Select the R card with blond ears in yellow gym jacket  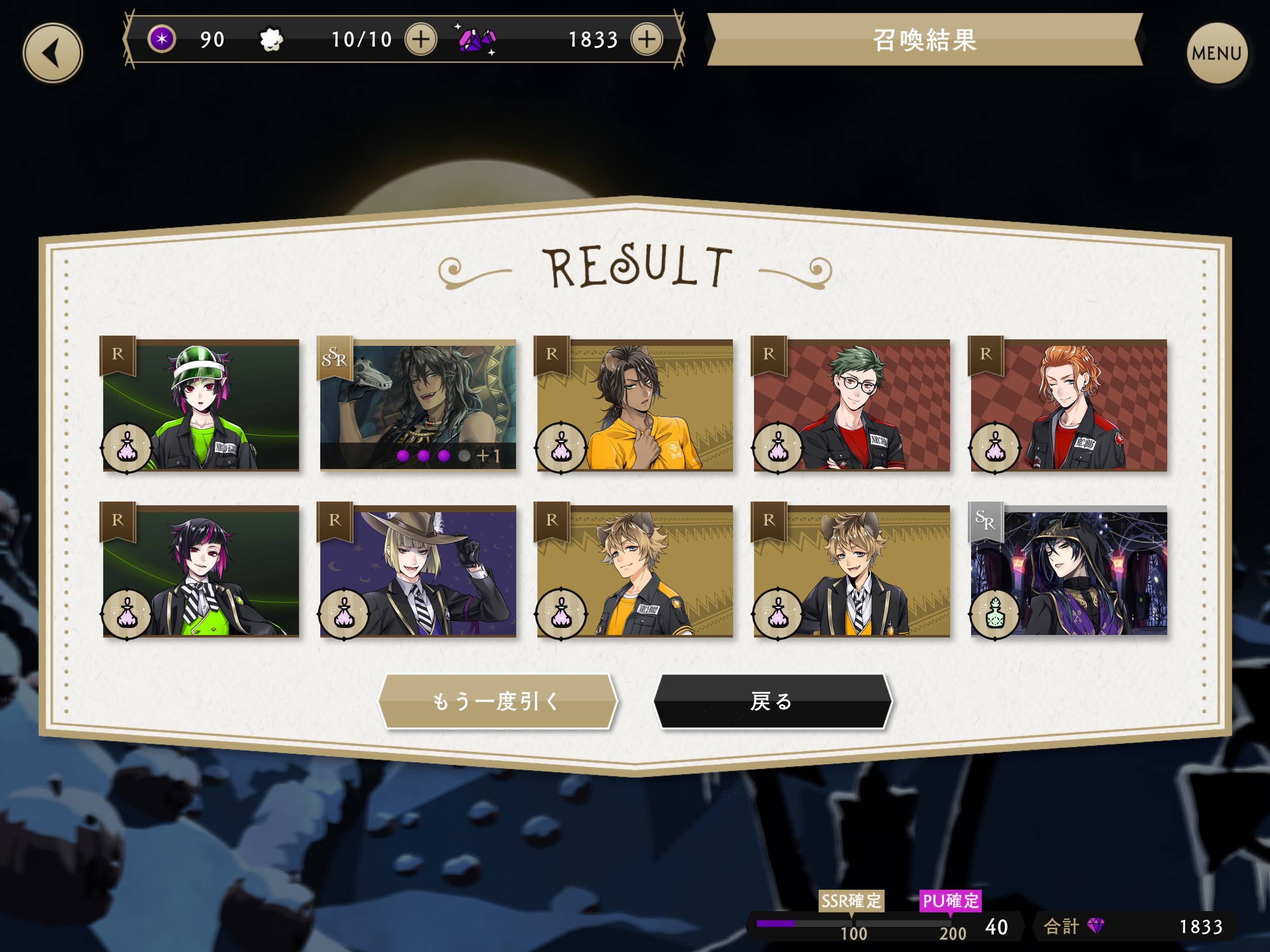(x=635, y=571)
